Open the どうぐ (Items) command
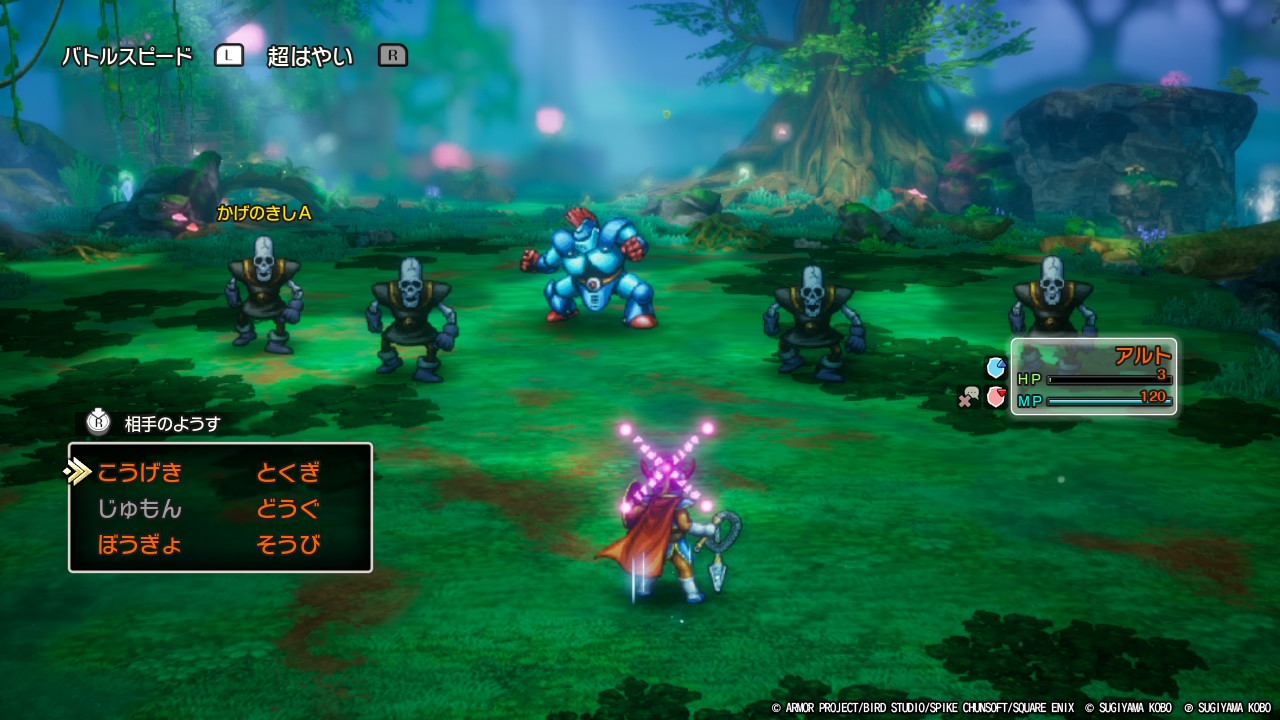The width and height of the screenshot is (1280, 720). pyautogui.click(x=288, y=509)
